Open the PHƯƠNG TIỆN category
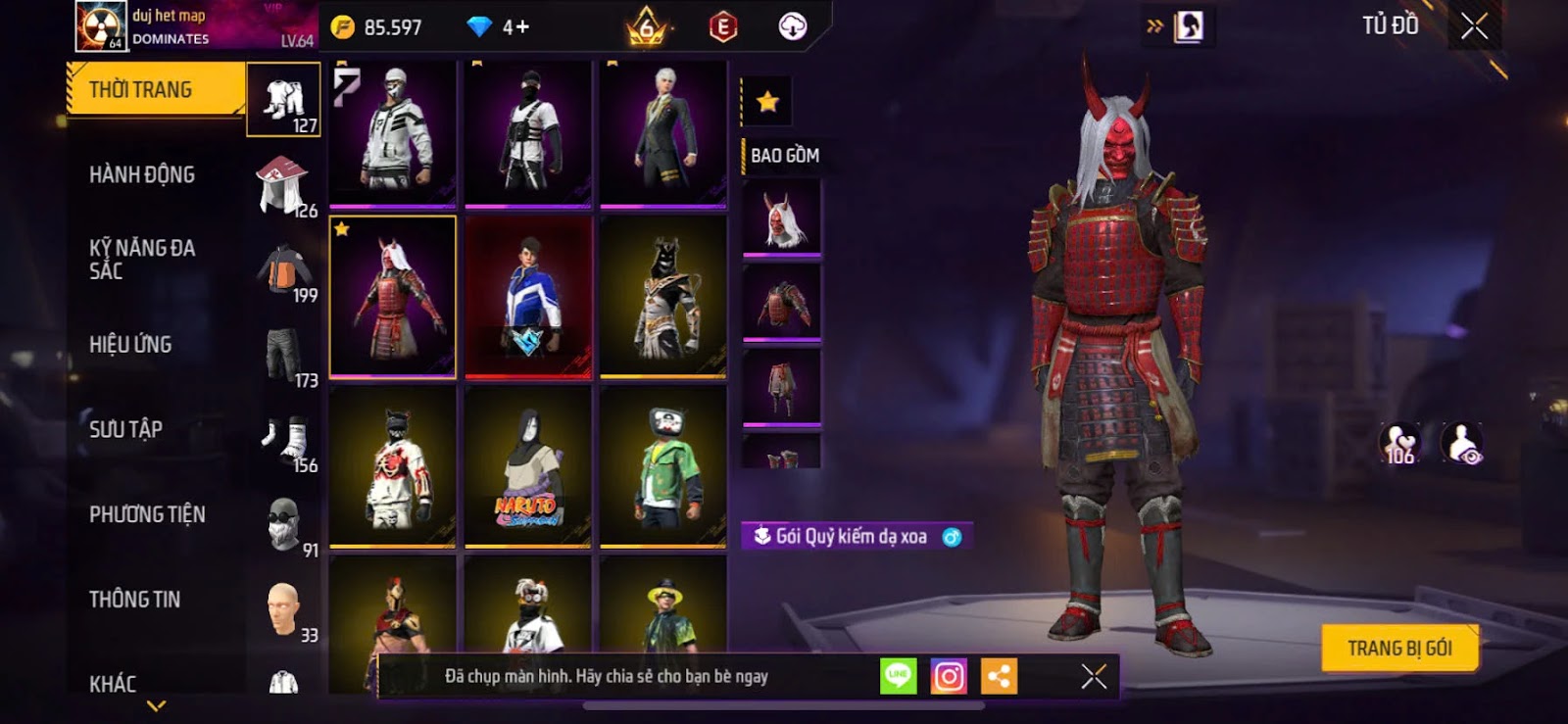1568x724 pixels. (x=147, y=514)
